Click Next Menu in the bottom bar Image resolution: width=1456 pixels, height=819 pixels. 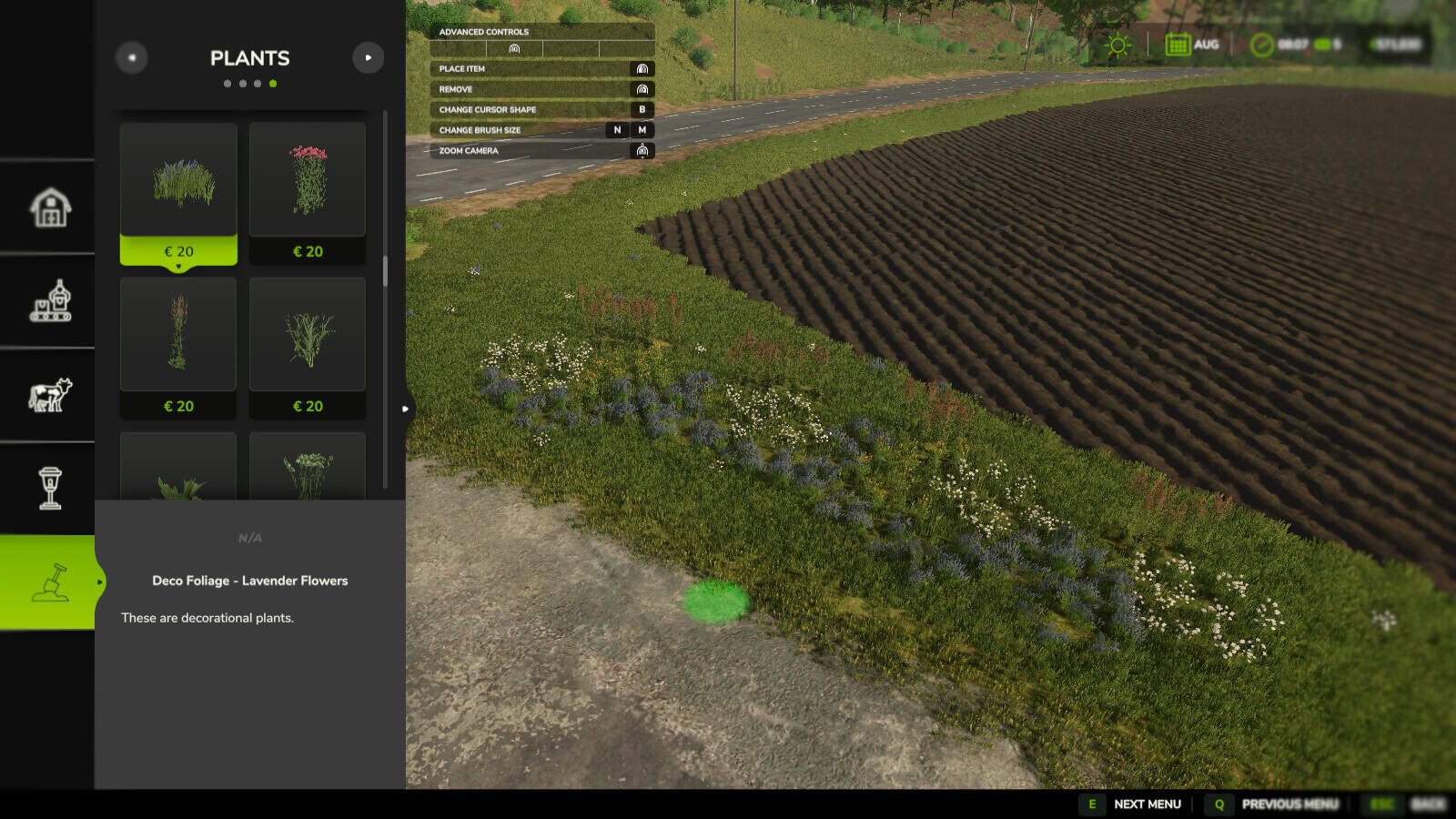(1148, 804)
